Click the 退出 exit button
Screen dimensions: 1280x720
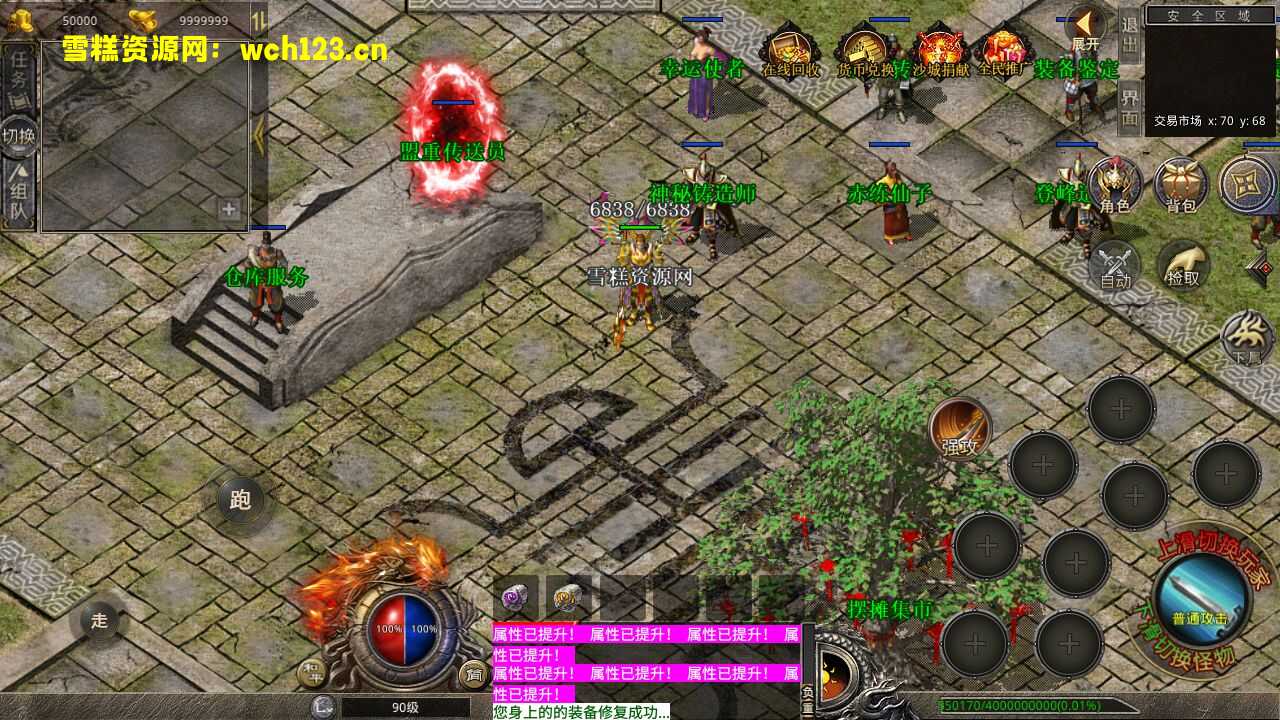pos(1129,36)
